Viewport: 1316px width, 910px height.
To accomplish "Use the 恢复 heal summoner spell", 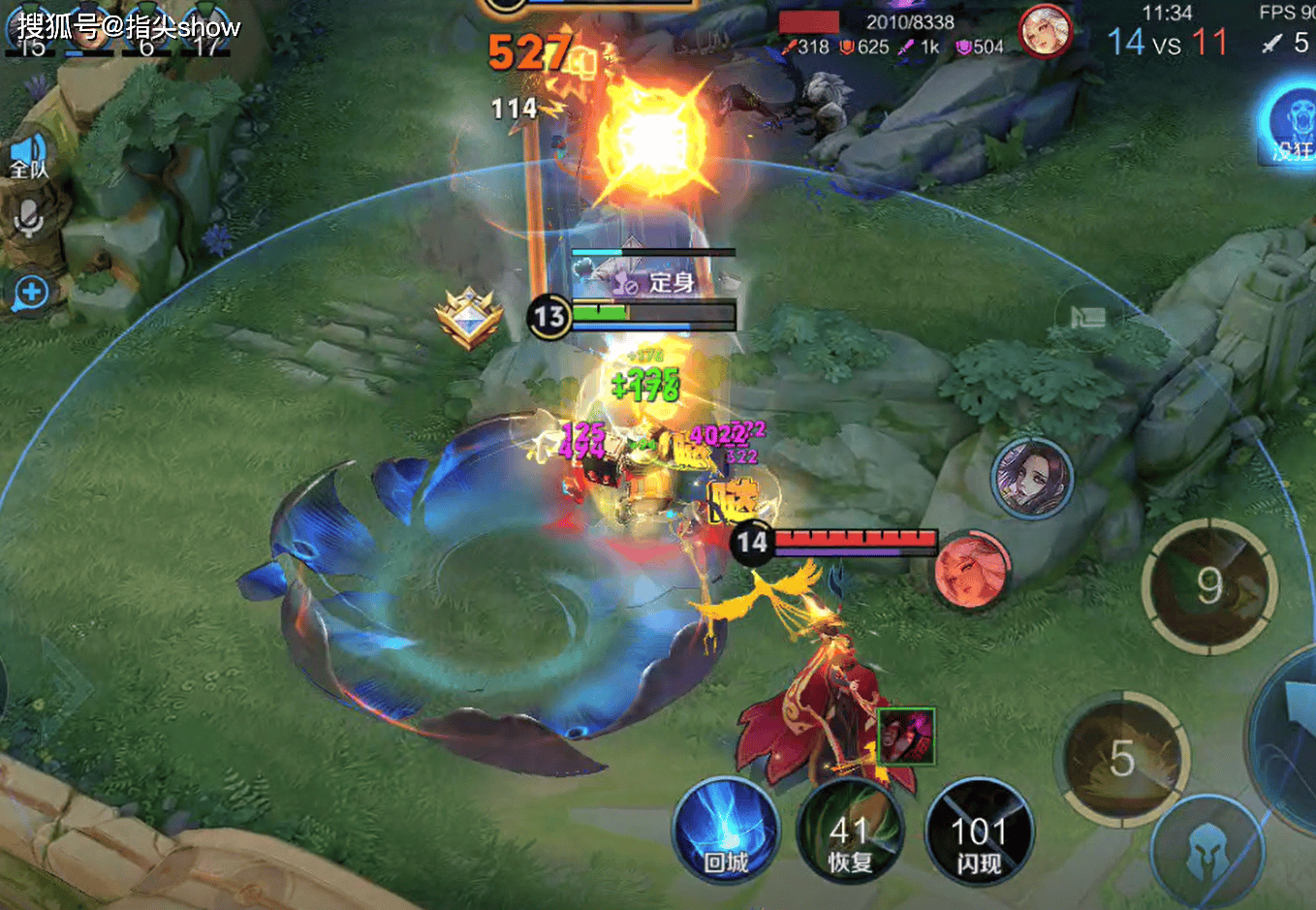I will [849, 833].
